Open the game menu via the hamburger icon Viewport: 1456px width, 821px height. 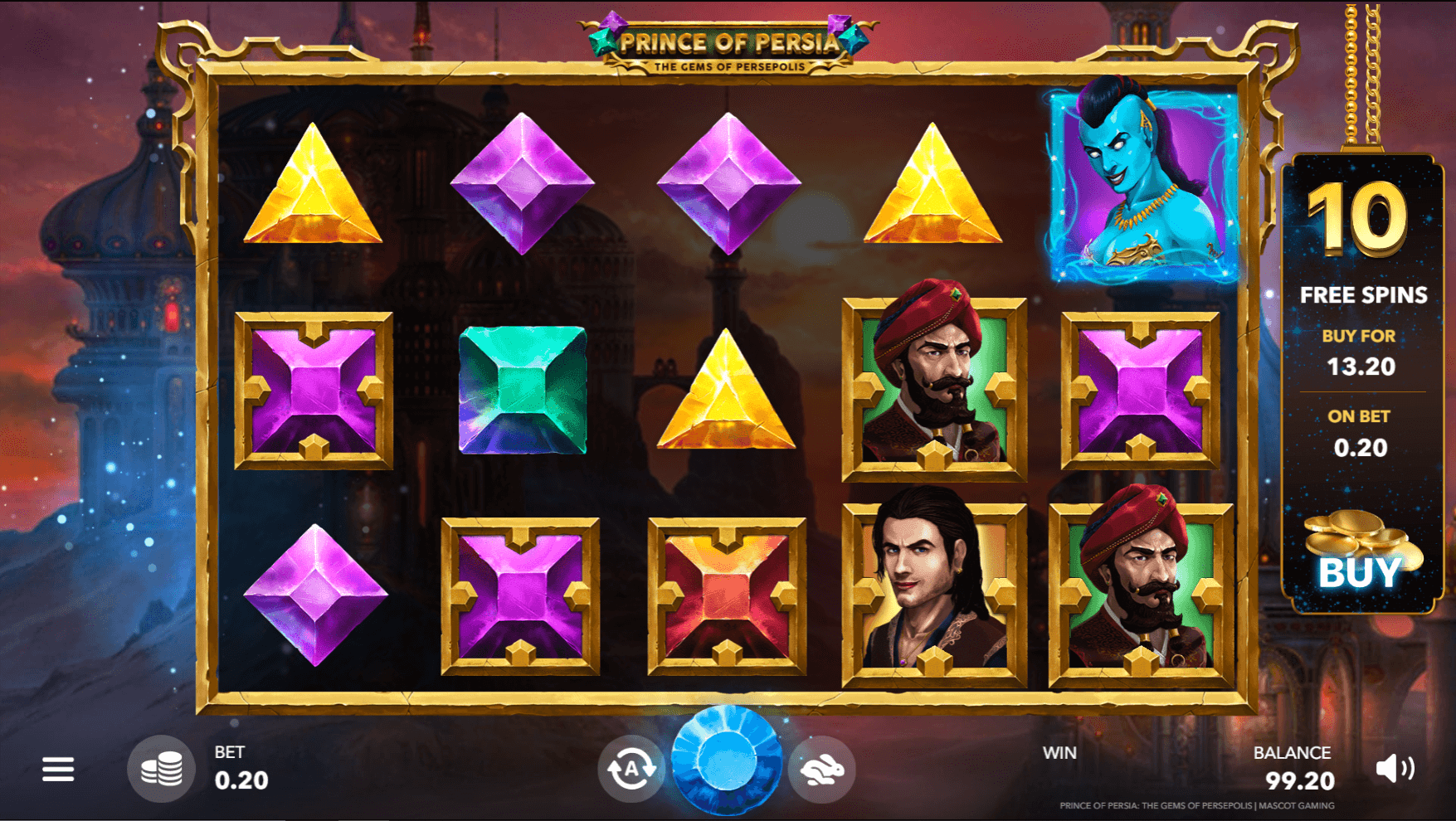pos(58,769)
